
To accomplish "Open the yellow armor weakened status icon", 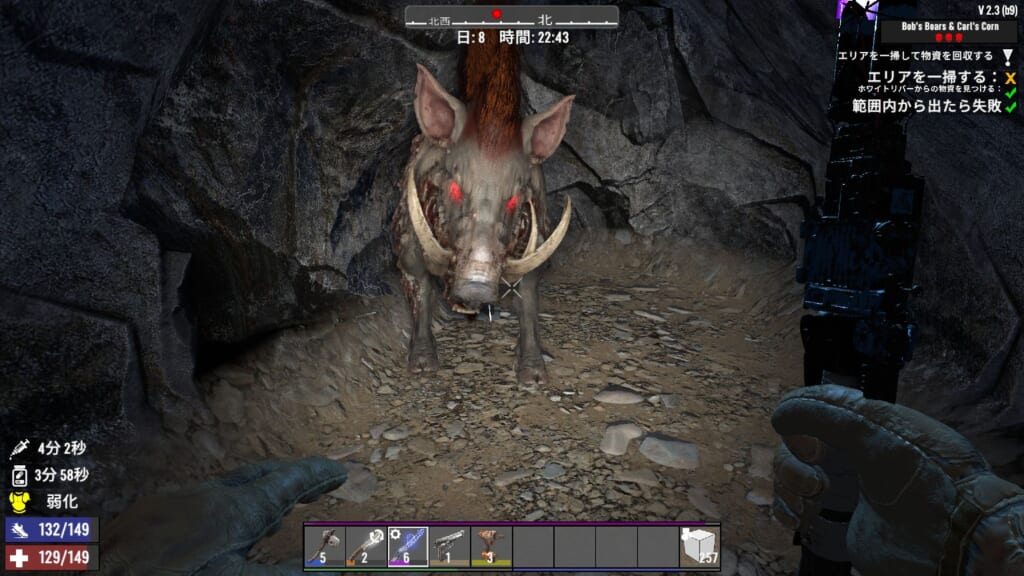I will tap(18, 502).
